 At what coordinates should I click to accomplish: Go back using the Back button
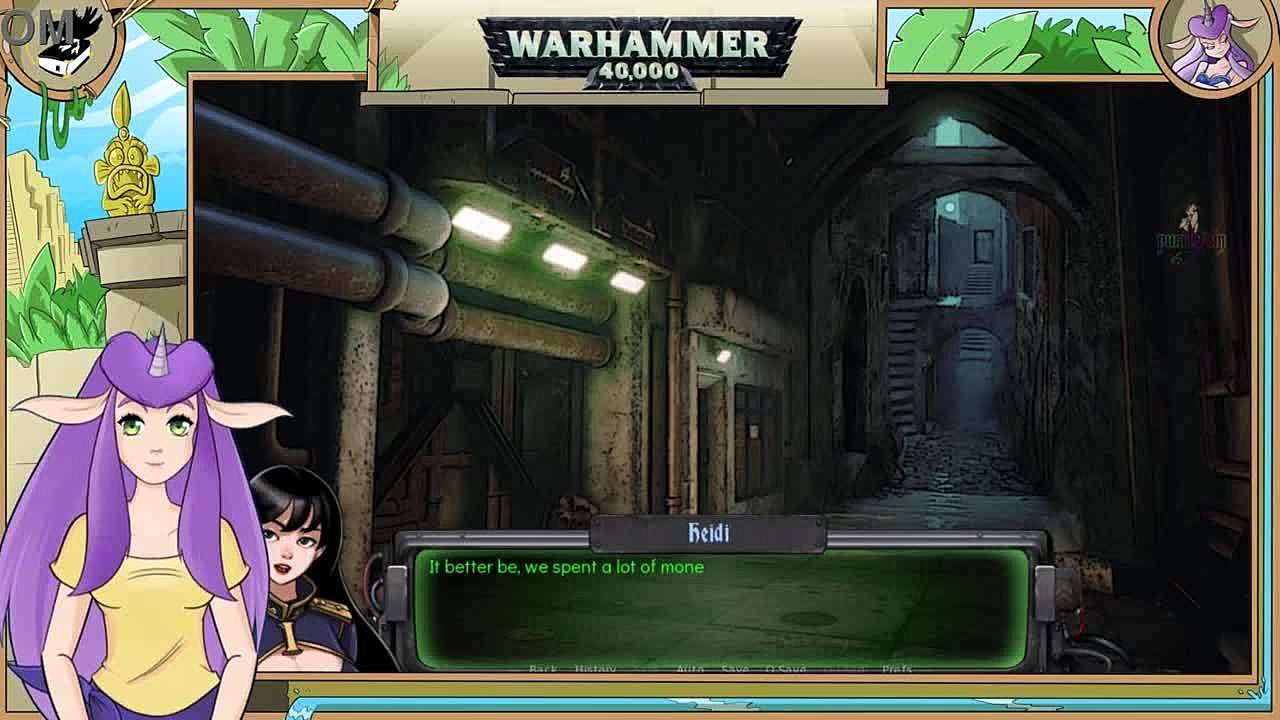click(543, 668)
